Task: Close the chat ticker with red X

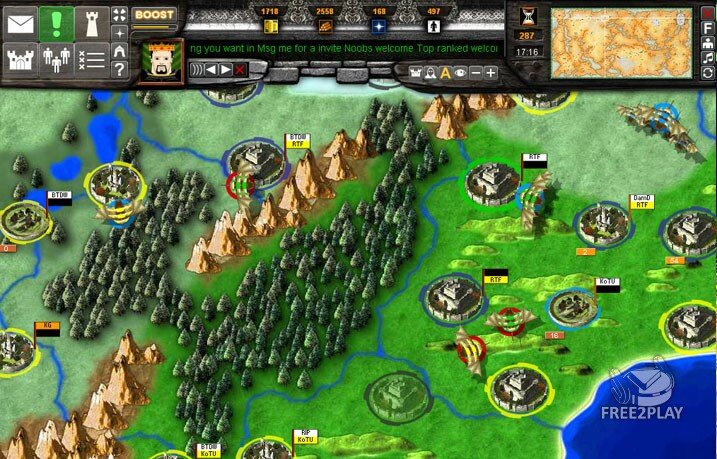Action: (x=241, y=69)
